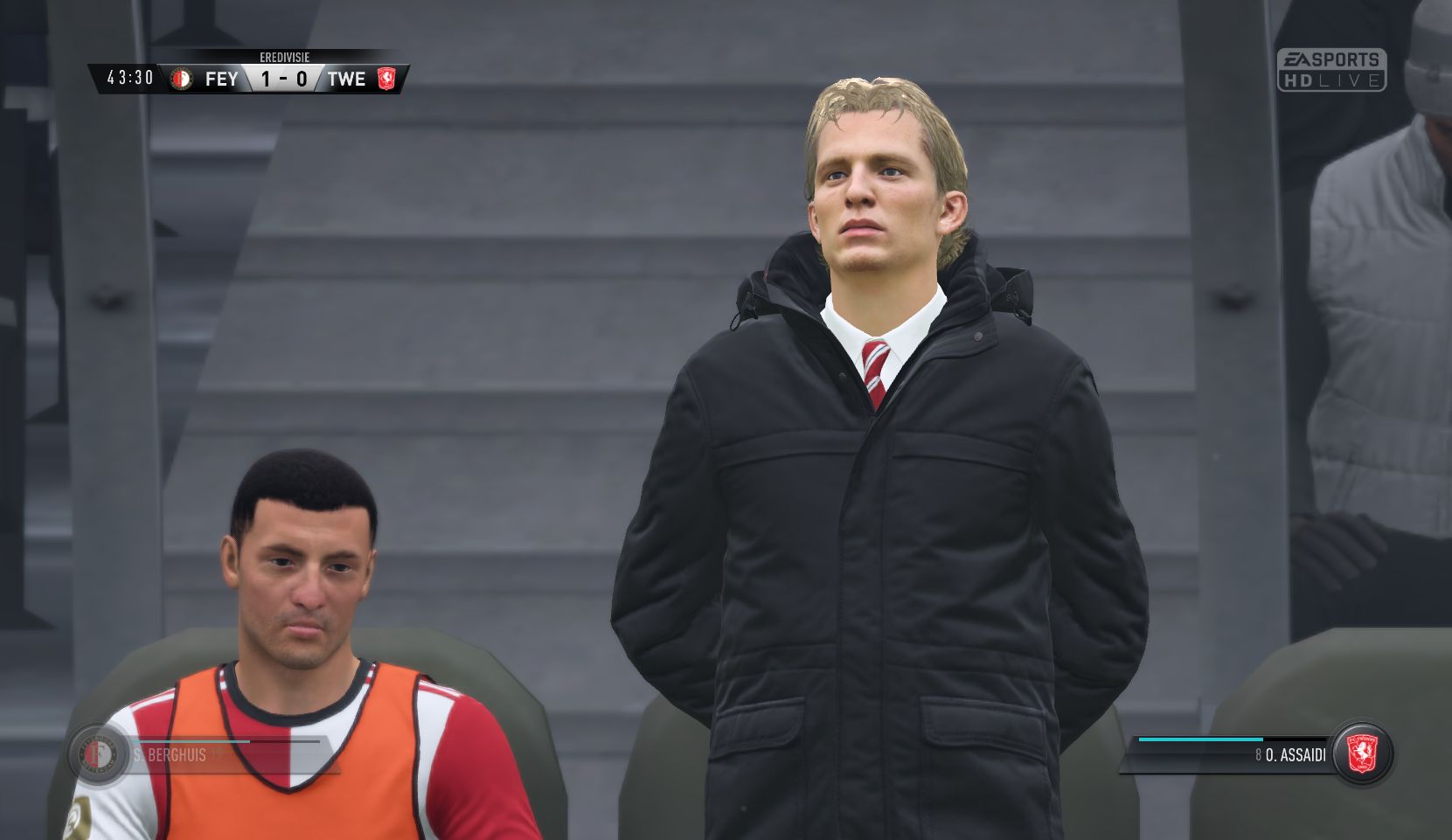Click the FC Twente crest in the scoreboard
The height and width of the screenshot is (840, 1452).
pyautogui.click(x=386, y=79)
